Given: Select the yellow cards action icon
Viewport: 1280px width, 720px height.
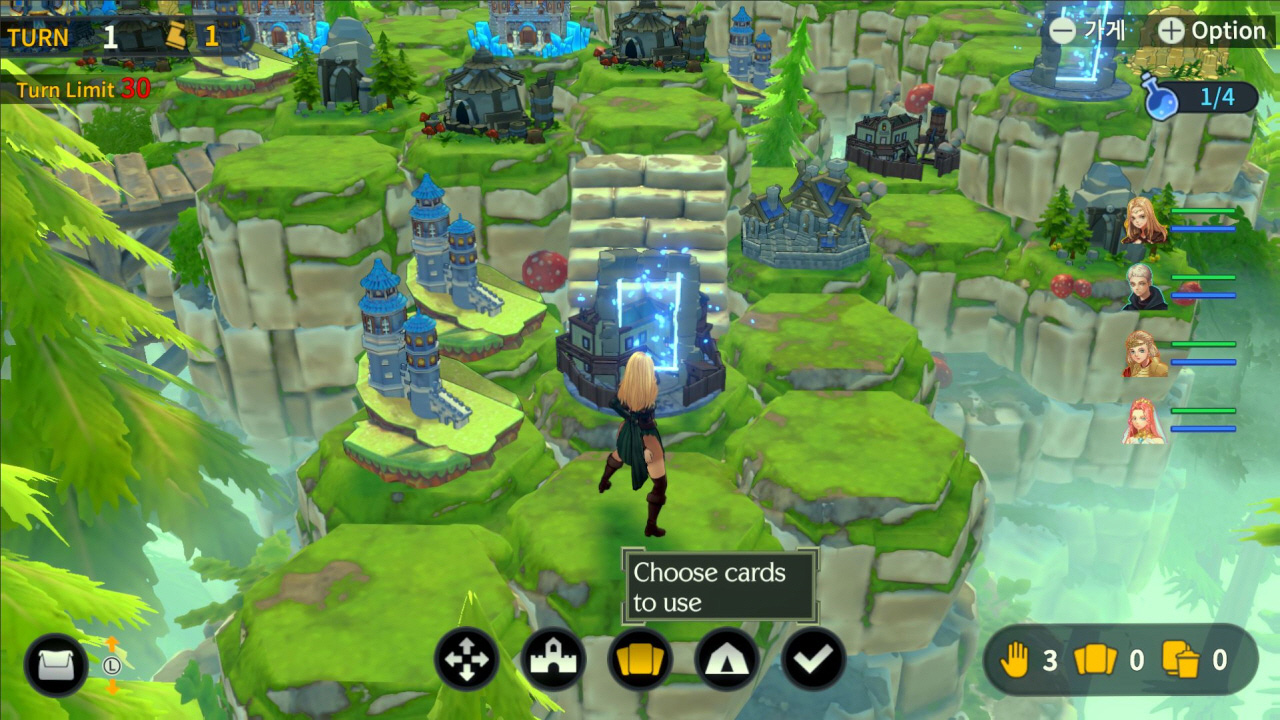Looking at the screenshot, I should (640, 661).
